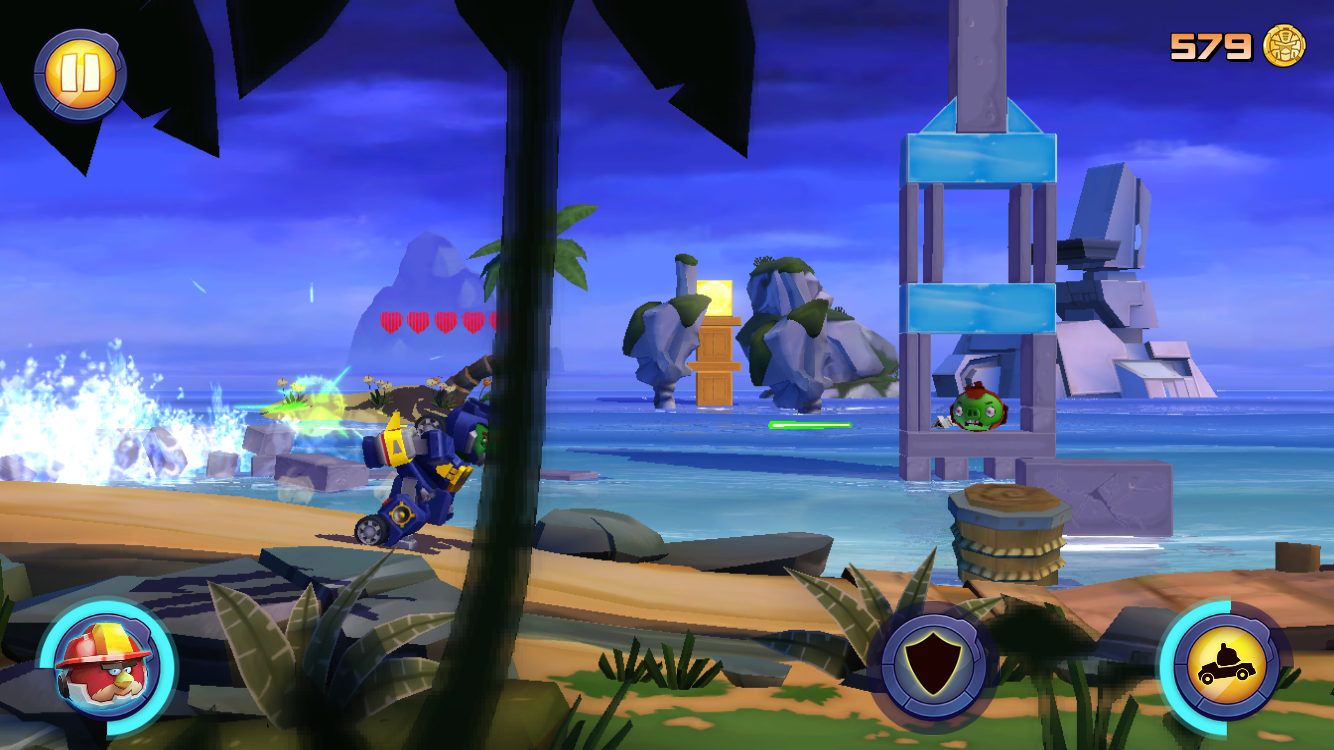This screenshot has height=750, width=1334.
Task: Activate the shield ability button
Action: pyautogui.click(x=934, y=664)
